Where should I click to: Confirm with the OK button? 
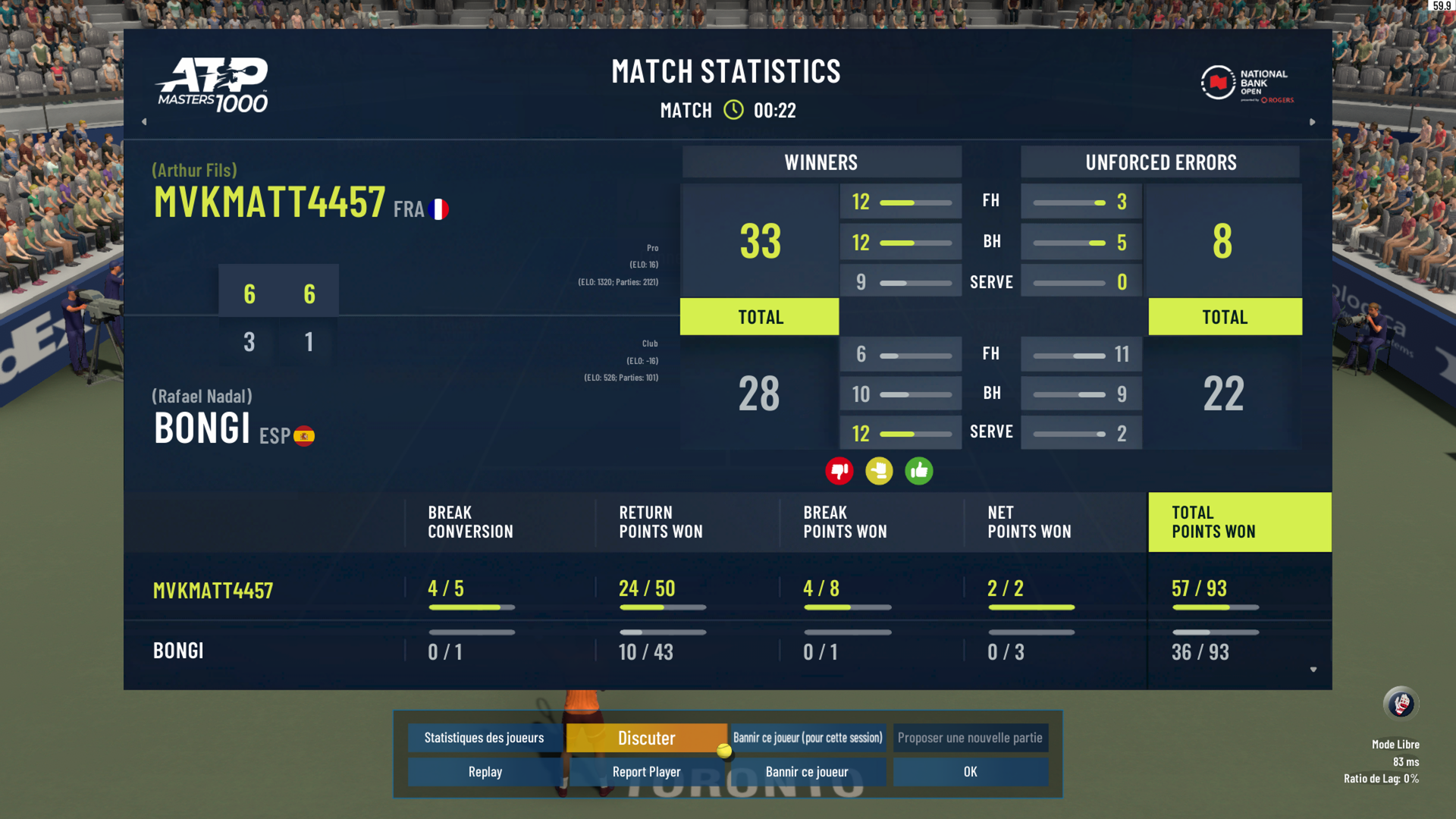[970, 772]
